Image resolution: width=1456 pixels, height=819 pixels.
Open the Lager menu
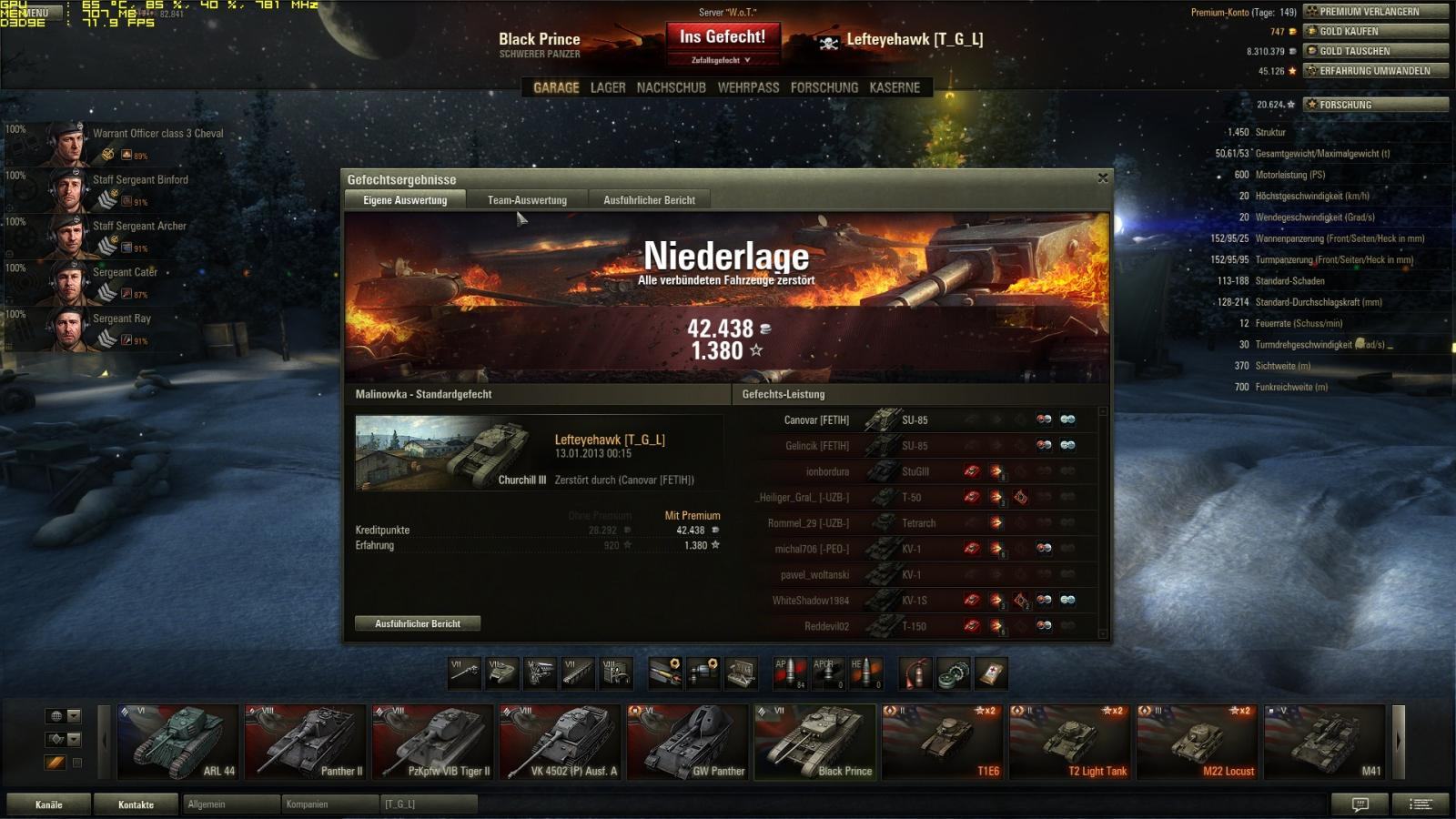click(x=608, y=87)
